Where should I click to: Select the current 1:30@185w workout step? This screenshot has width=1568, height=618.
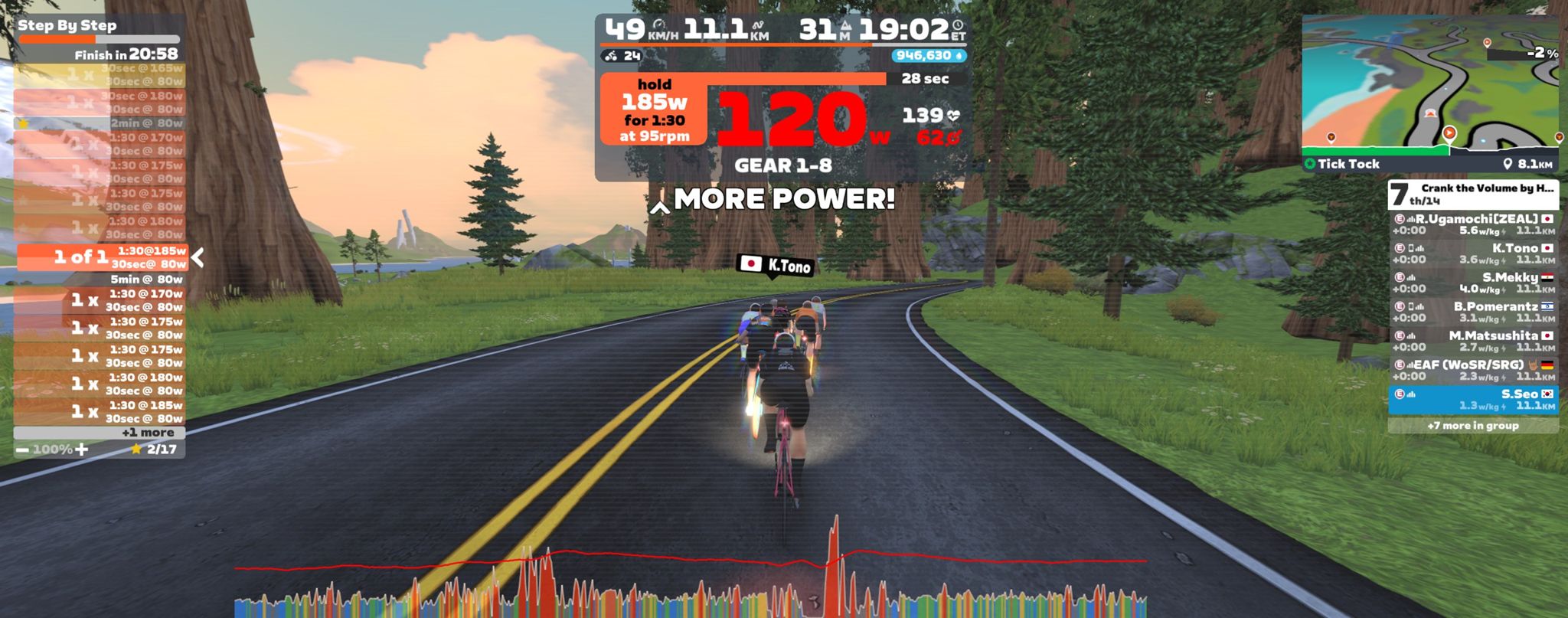tap(102, 257)
